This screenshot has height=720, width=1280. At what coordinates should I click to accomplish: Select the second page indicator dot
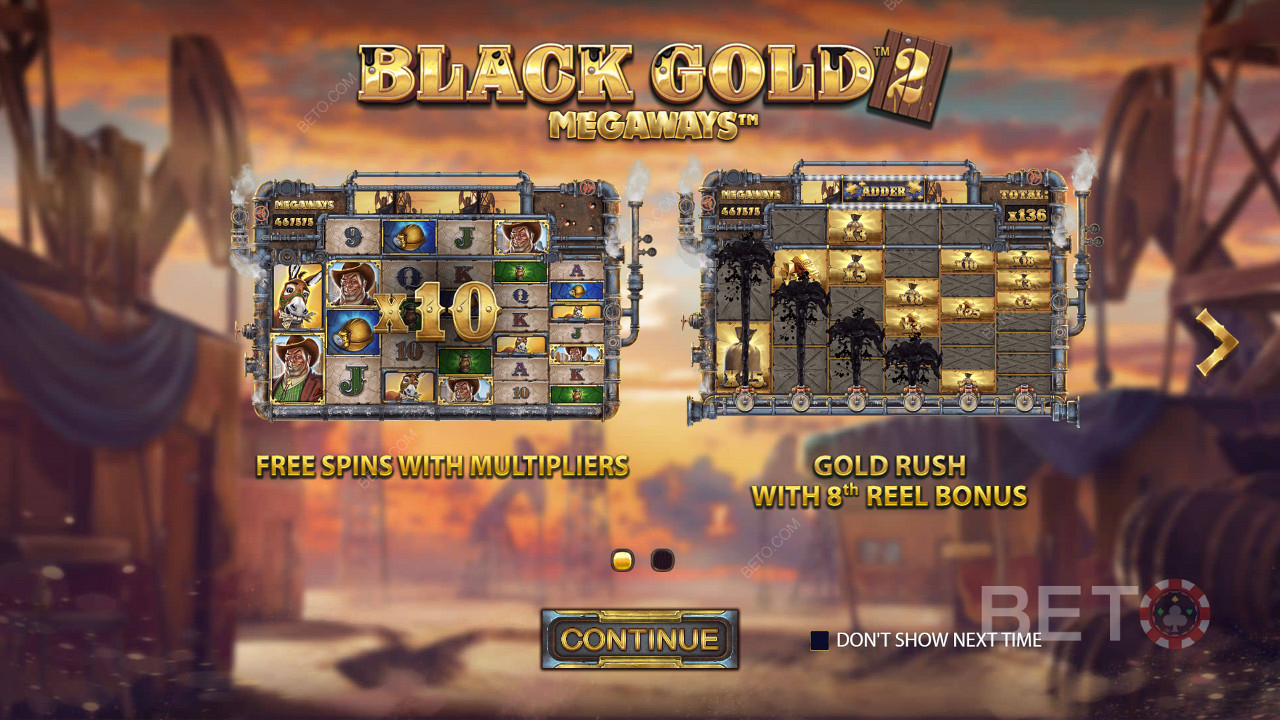coord(663,560)
